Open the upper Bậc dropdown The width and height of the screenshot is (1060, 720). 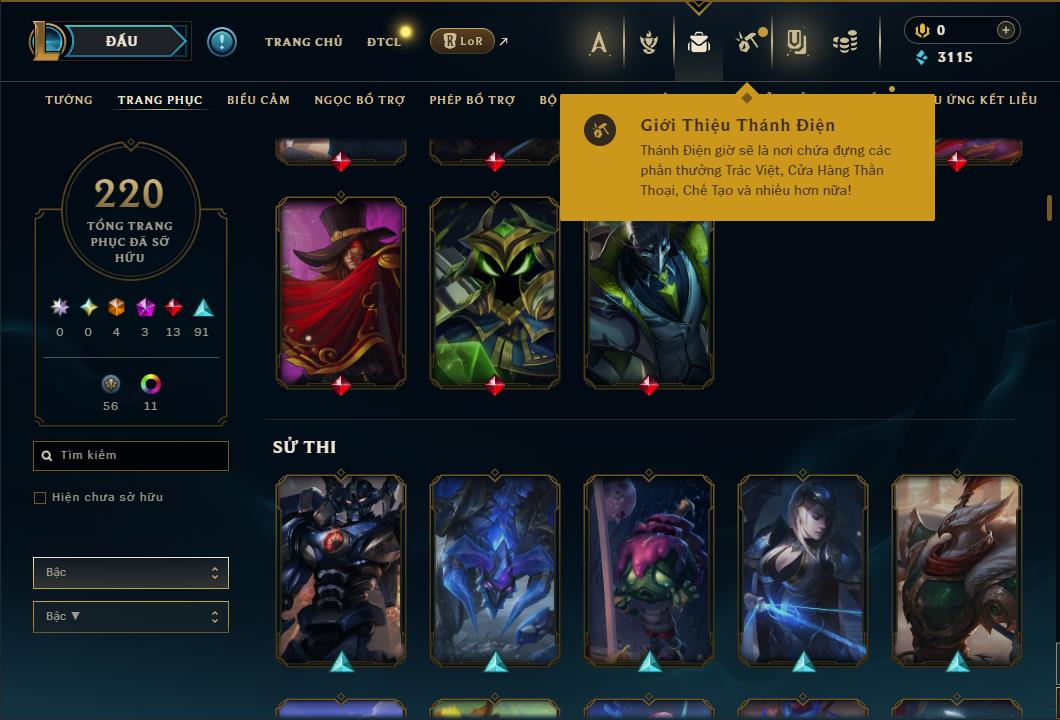131,573
